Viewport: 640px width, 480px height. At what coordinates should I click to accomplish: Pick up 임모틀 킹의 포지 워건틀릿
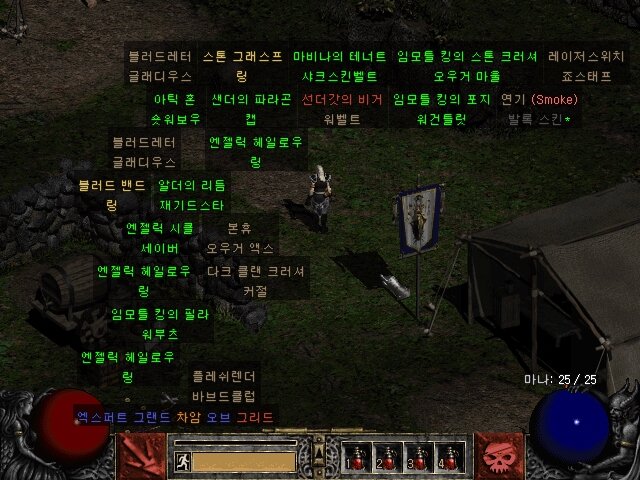click(441, 109)
